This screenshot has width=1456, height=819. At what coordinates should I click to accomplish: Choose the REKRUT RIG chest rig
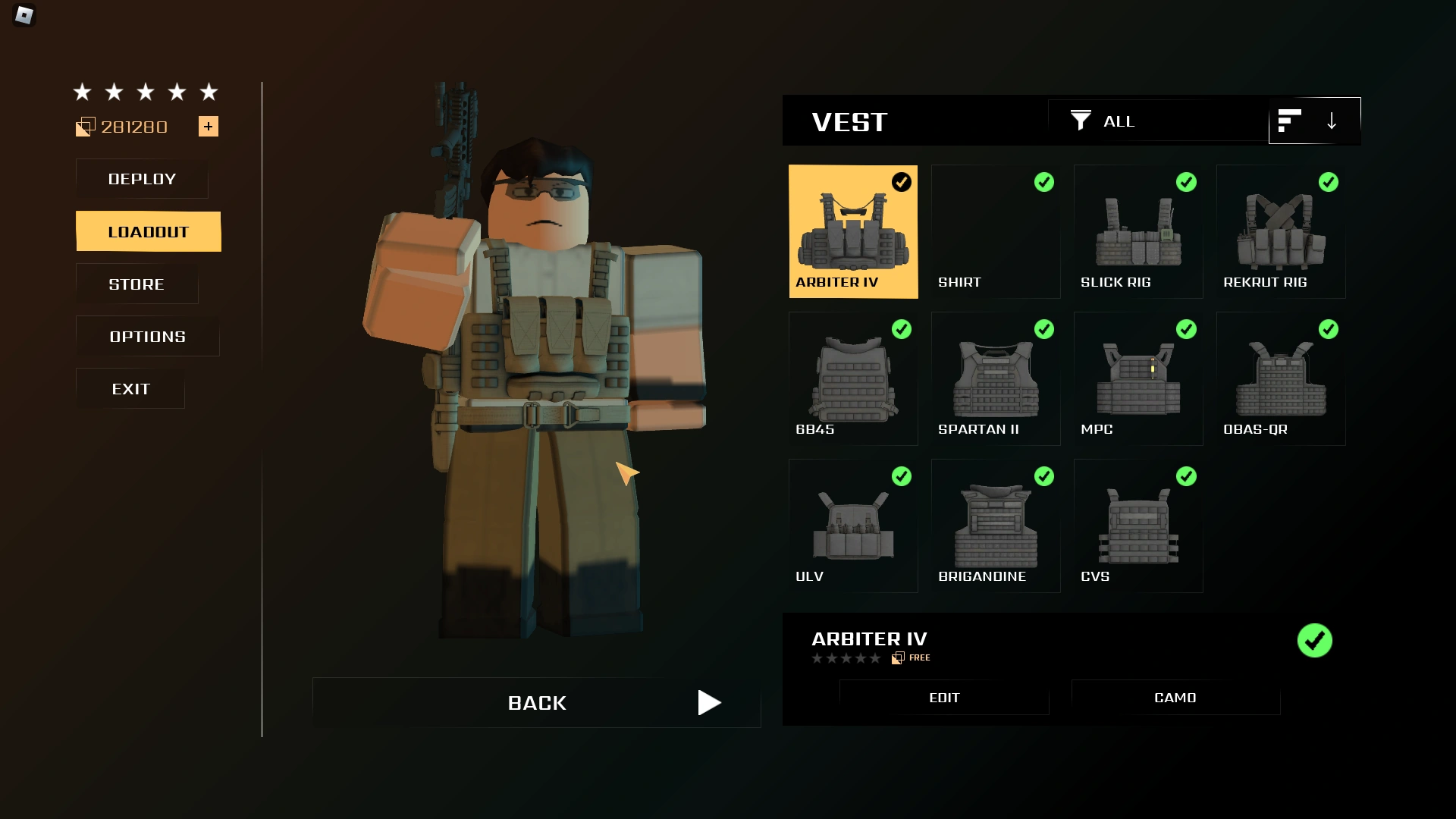[1280, 231]
